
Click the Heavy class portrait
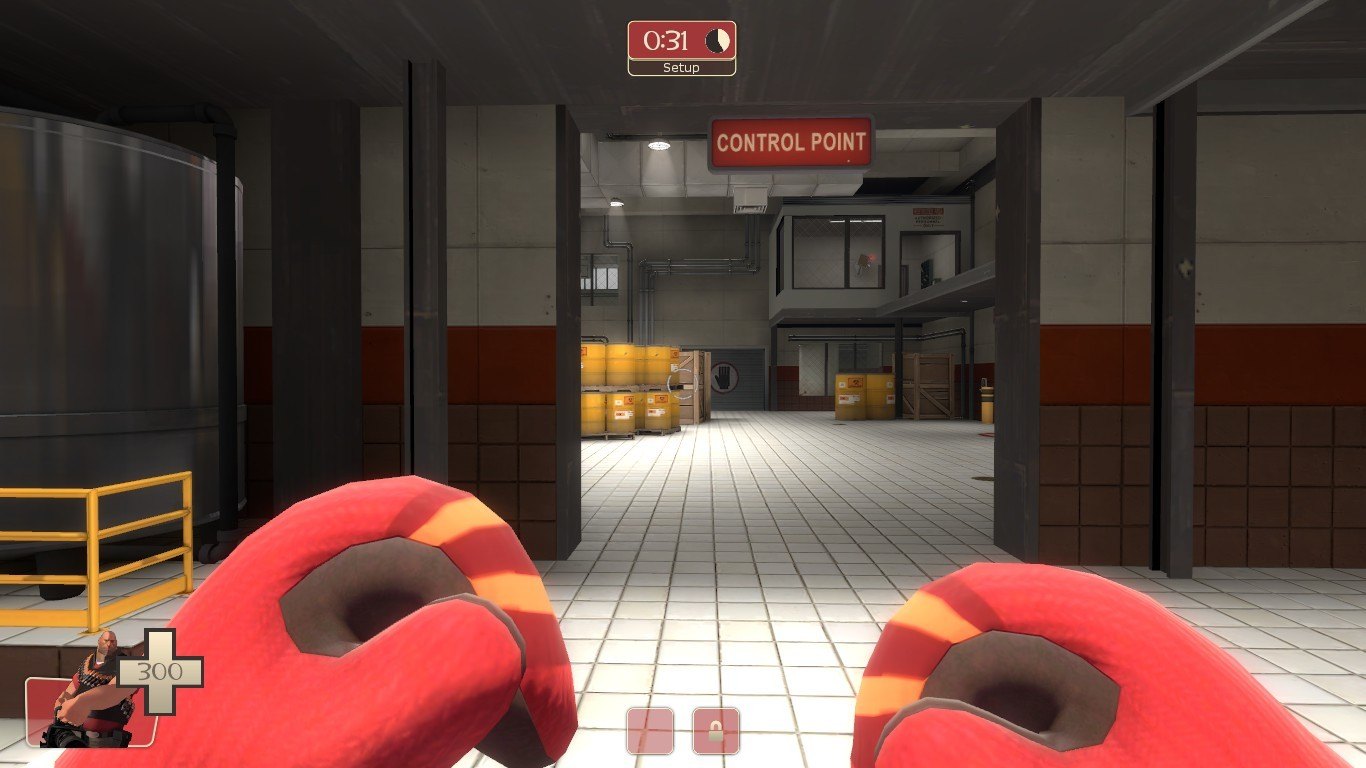coord(93,698)
